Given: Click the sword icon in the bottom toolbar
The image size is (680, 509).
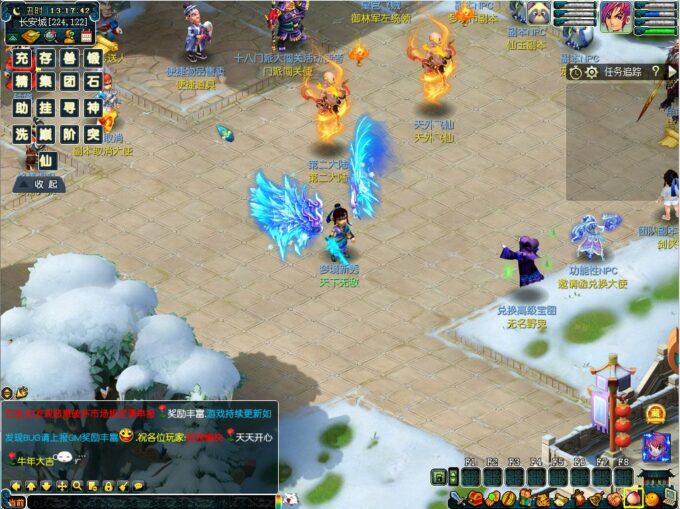Looking at the screenshot, I should pyautogui.click(x=456, y=498).
